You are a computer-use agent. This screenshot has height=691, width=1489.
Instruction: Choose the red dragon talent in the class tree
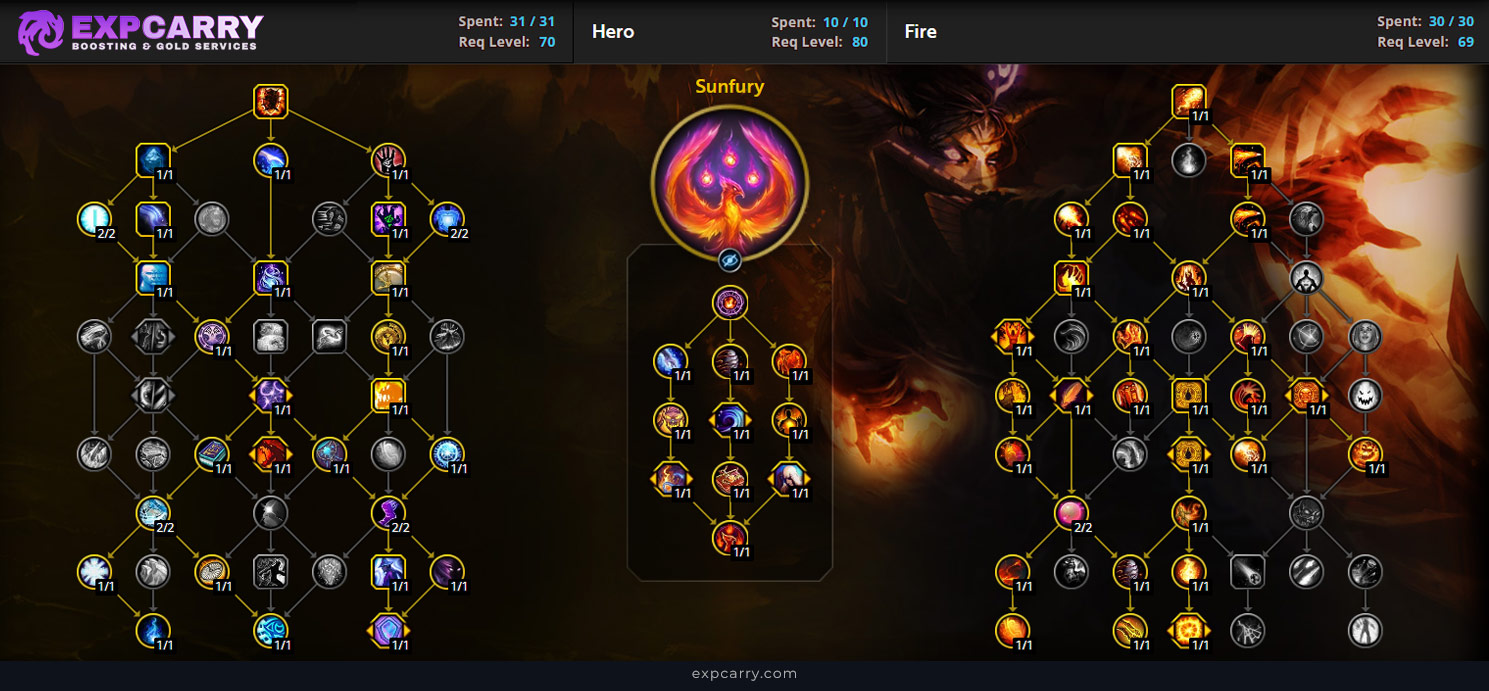(271, 454)
